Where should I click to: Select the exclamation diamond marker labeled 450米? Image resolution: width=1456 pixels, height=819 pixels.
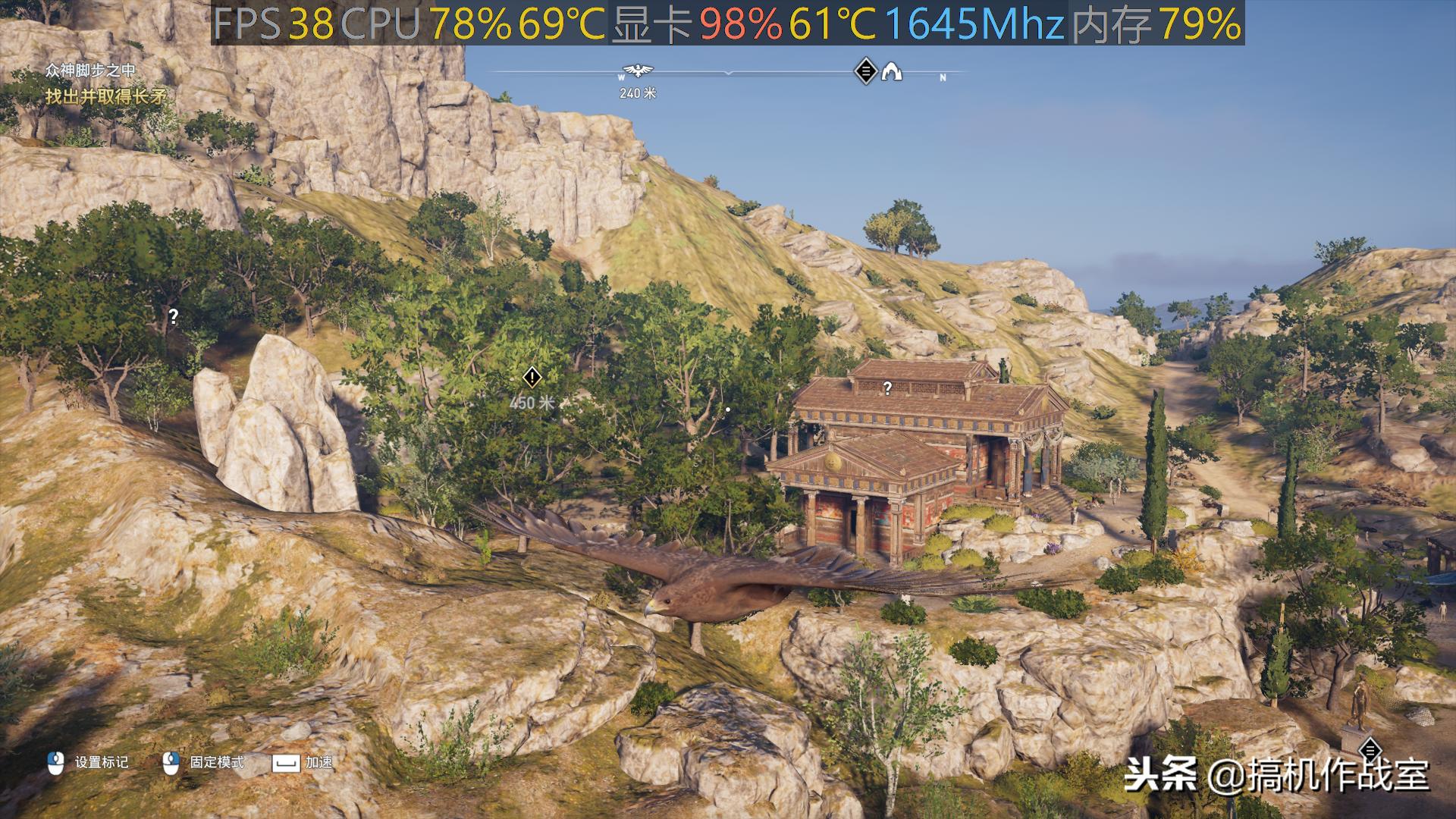click(x=532, y=377)
